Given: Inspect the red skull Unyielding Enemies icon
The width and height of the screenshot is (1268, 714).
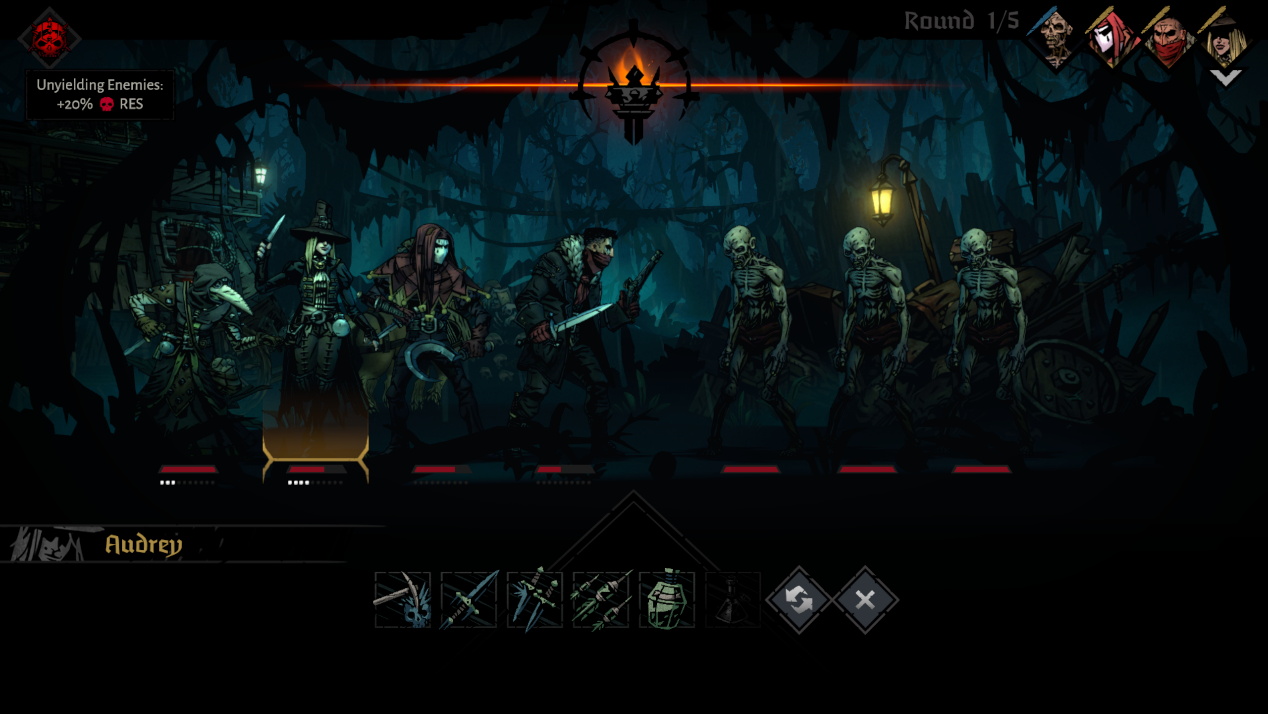Looking at the screenshot, I should coord(49,37).
